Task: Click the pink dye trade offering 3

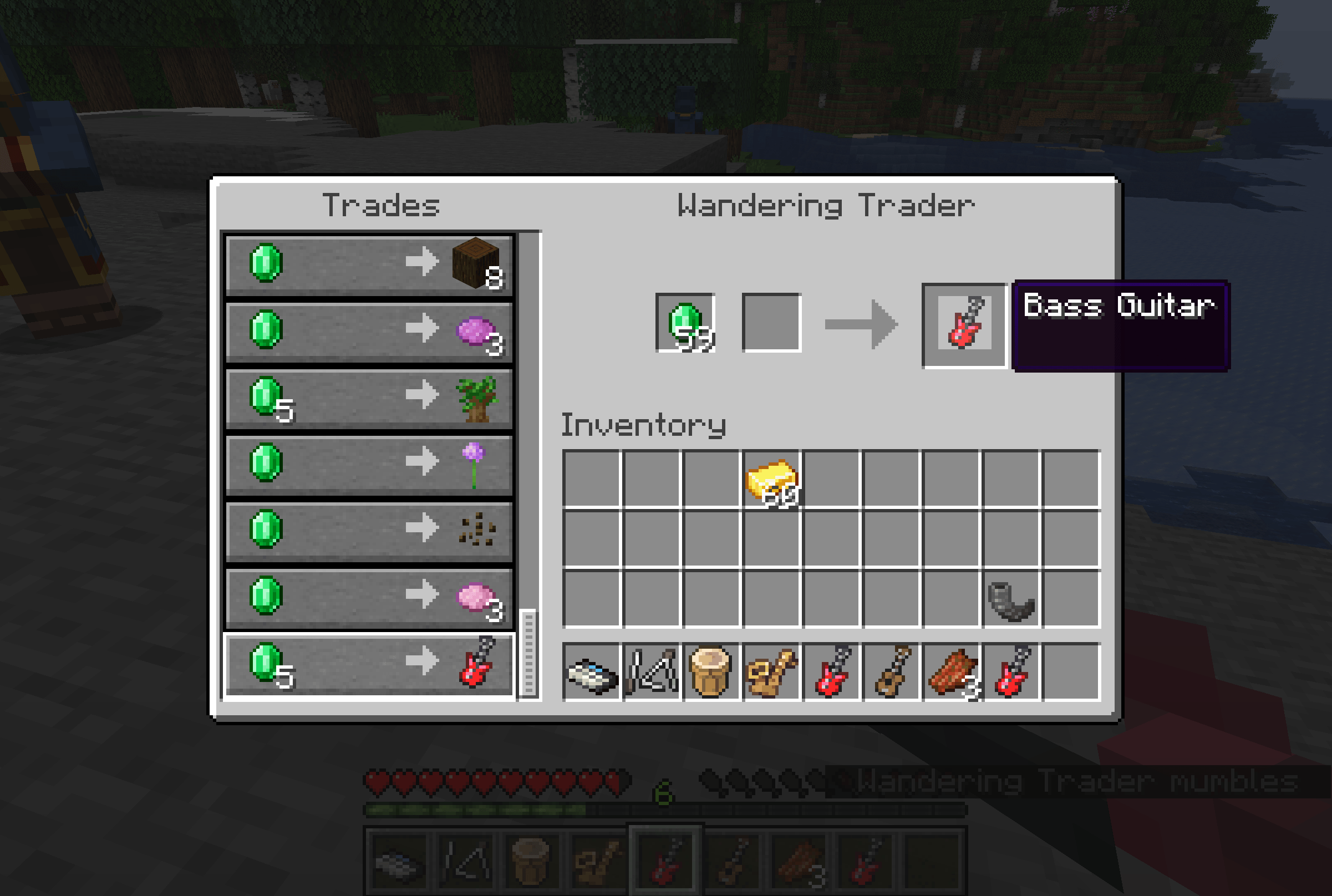Action: tap(369, 597)
